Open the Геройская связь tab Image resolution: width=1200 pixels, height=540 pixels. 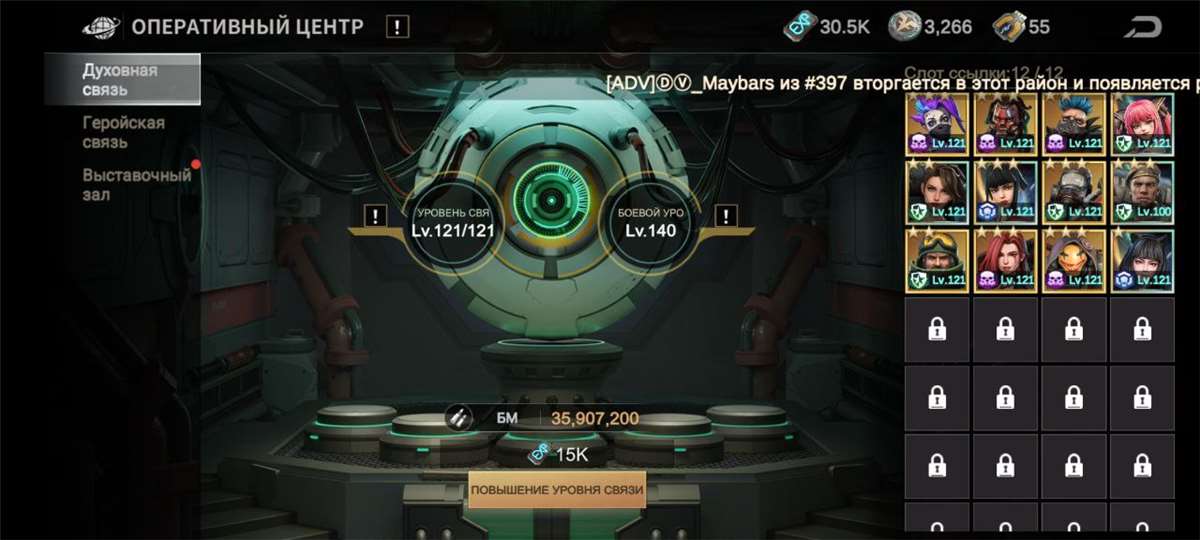click(123, 132)
